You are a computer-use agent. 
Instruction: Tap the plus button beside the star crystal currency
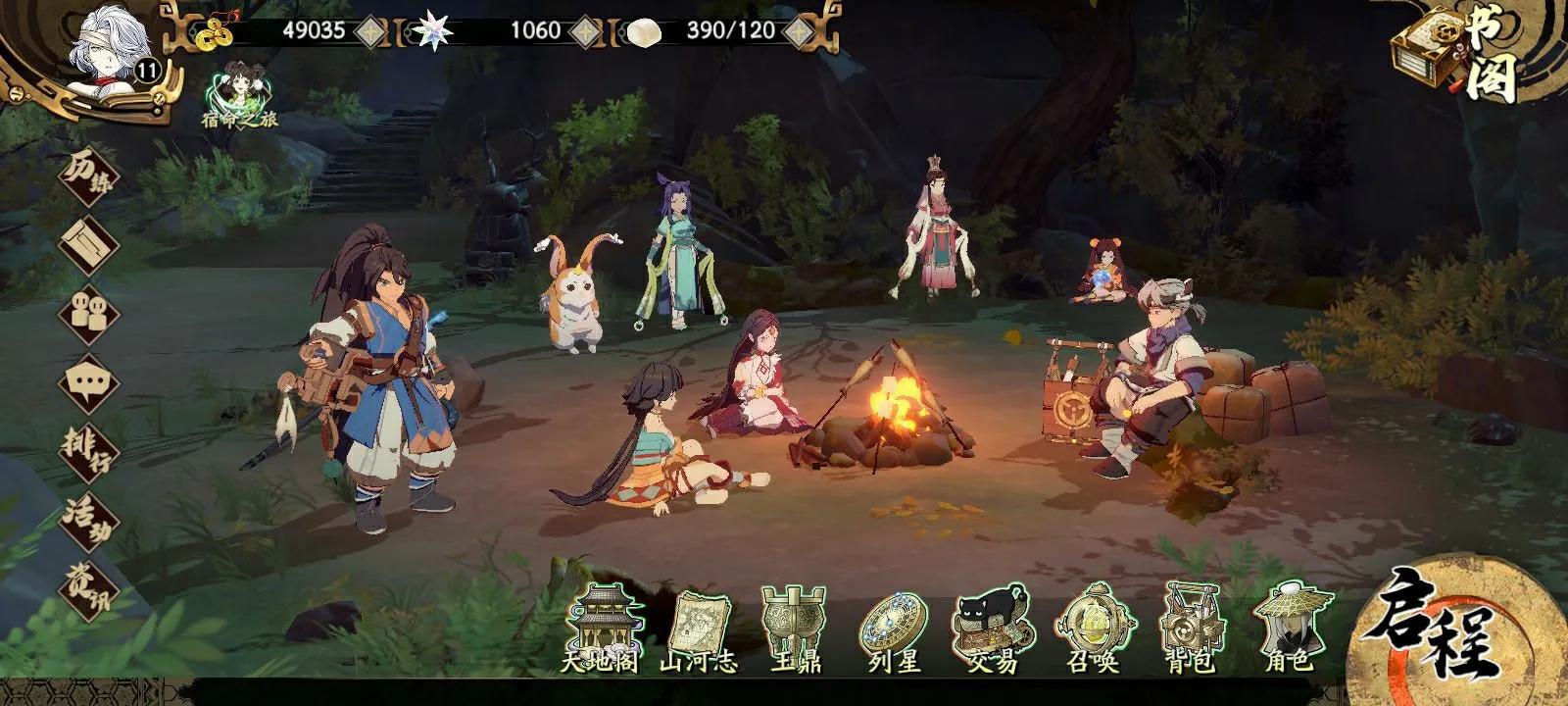point(584,31)
